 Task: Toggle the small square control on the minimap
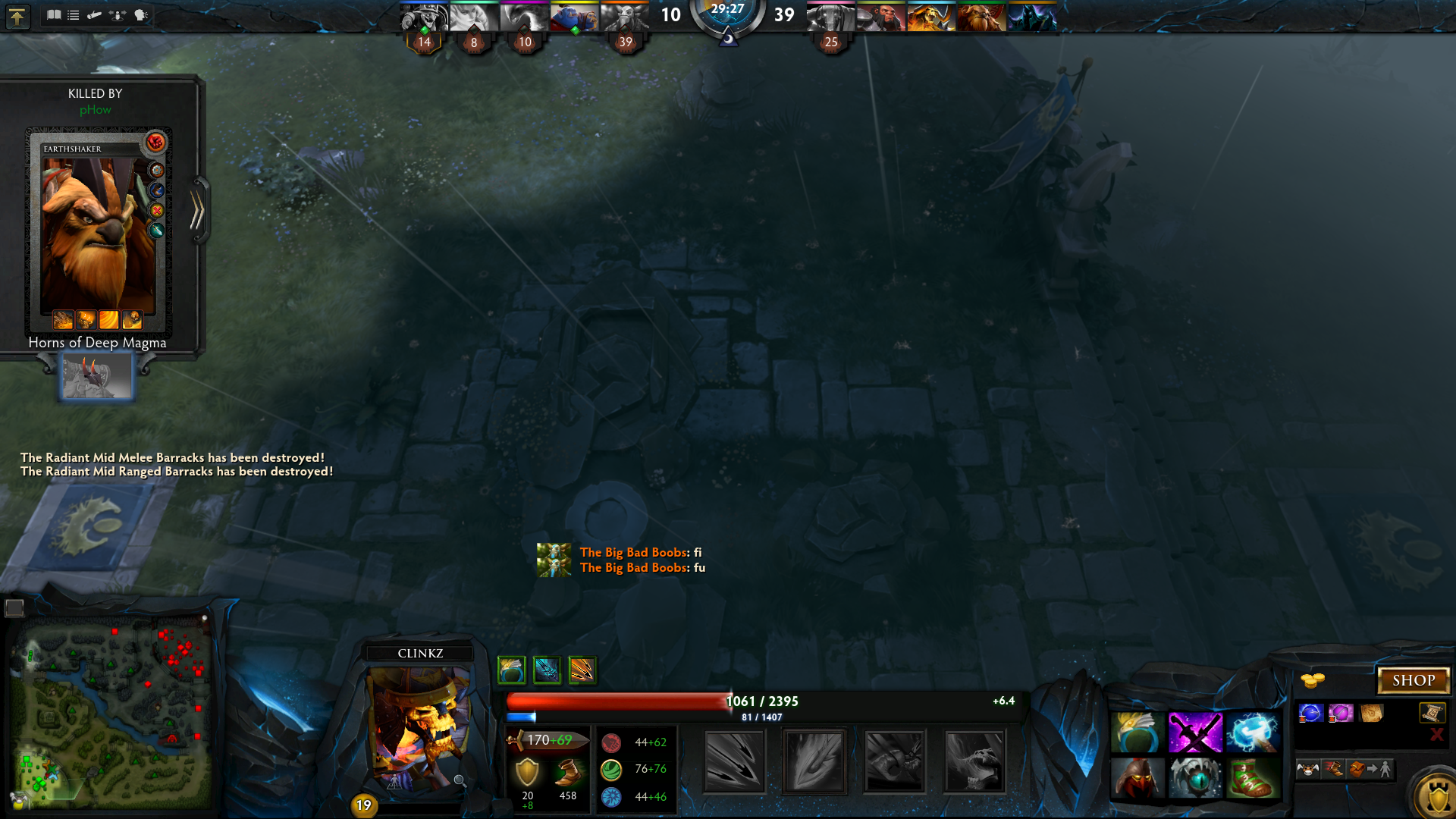(x=14, y=607)
